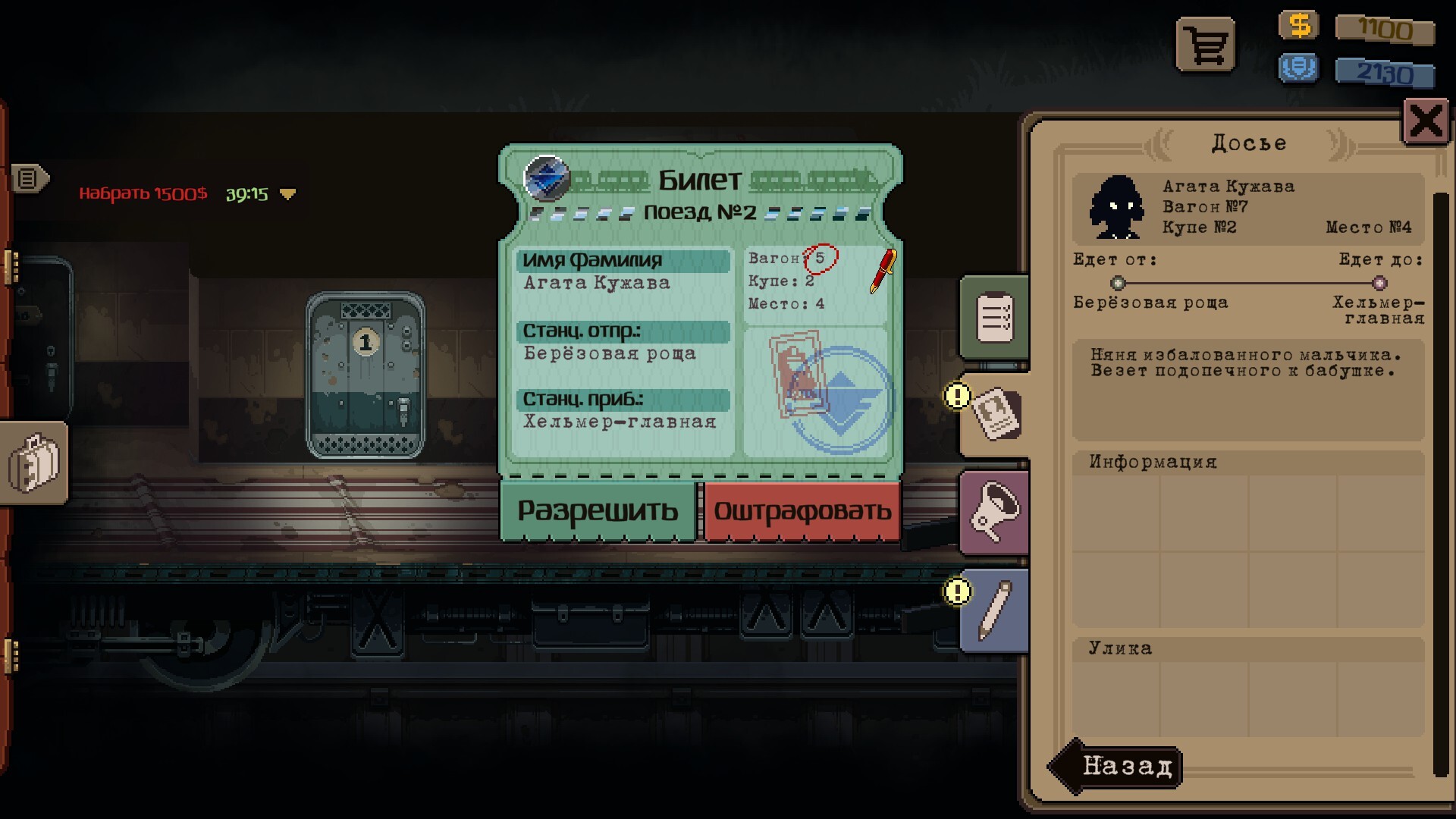Screen dimensions: 1456x819
Task: Allow the ticket with Разрешить
Action: [x=598, y=511]
